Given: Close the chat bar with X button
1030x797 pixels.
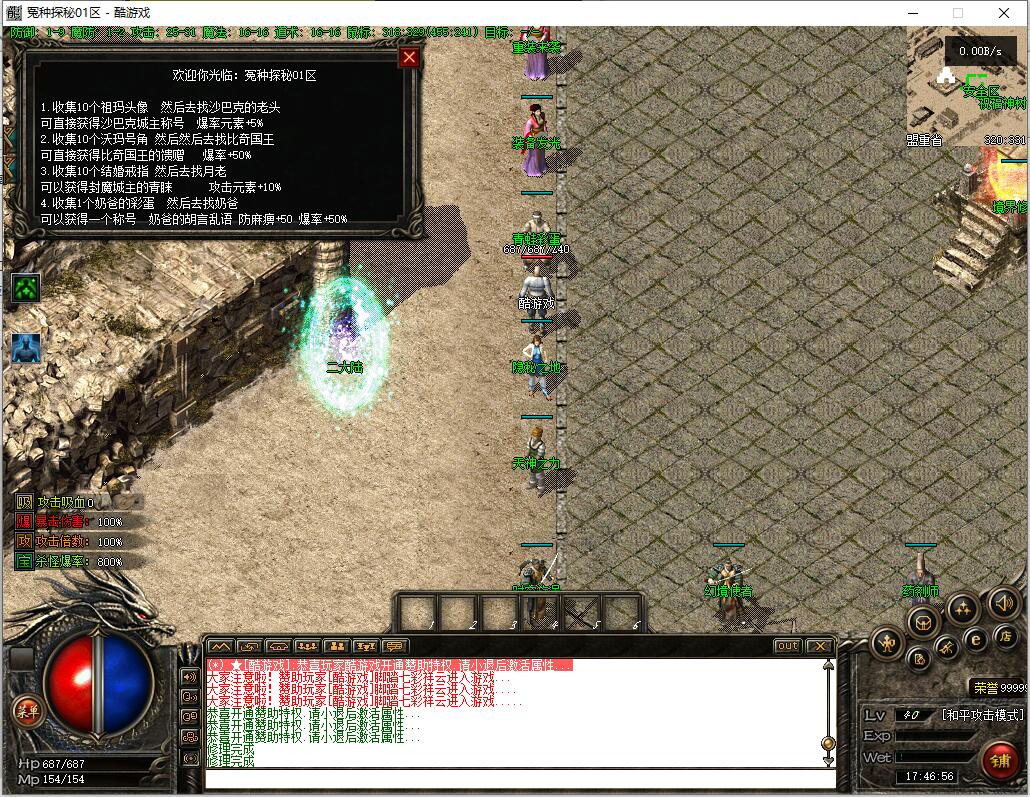Looking at the screenshot, I should 819,646.
